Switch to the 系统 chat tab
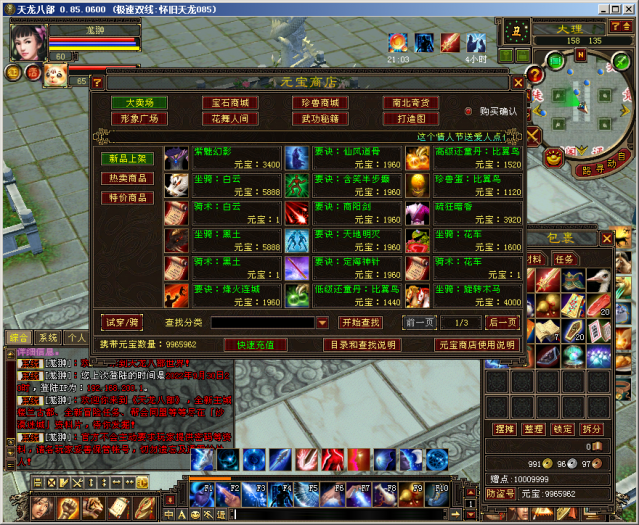Viewport: 639px width, 525px height. click(x=47, y=338)
